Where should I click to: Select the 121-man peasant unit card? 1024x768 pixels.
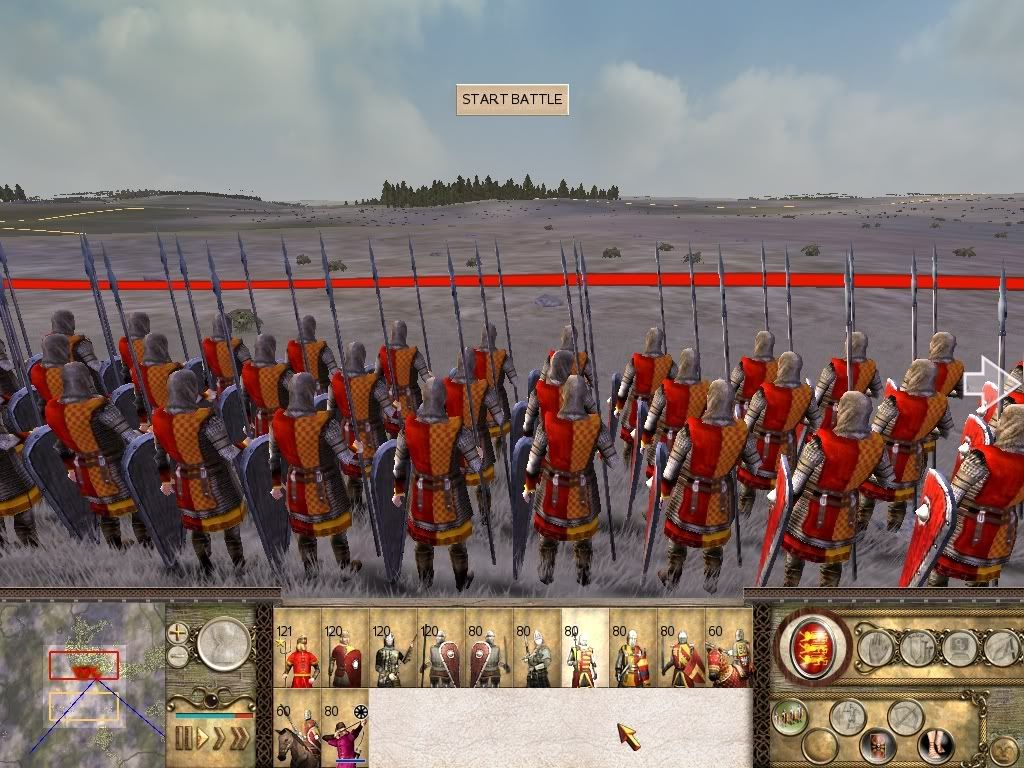(297, 649)
